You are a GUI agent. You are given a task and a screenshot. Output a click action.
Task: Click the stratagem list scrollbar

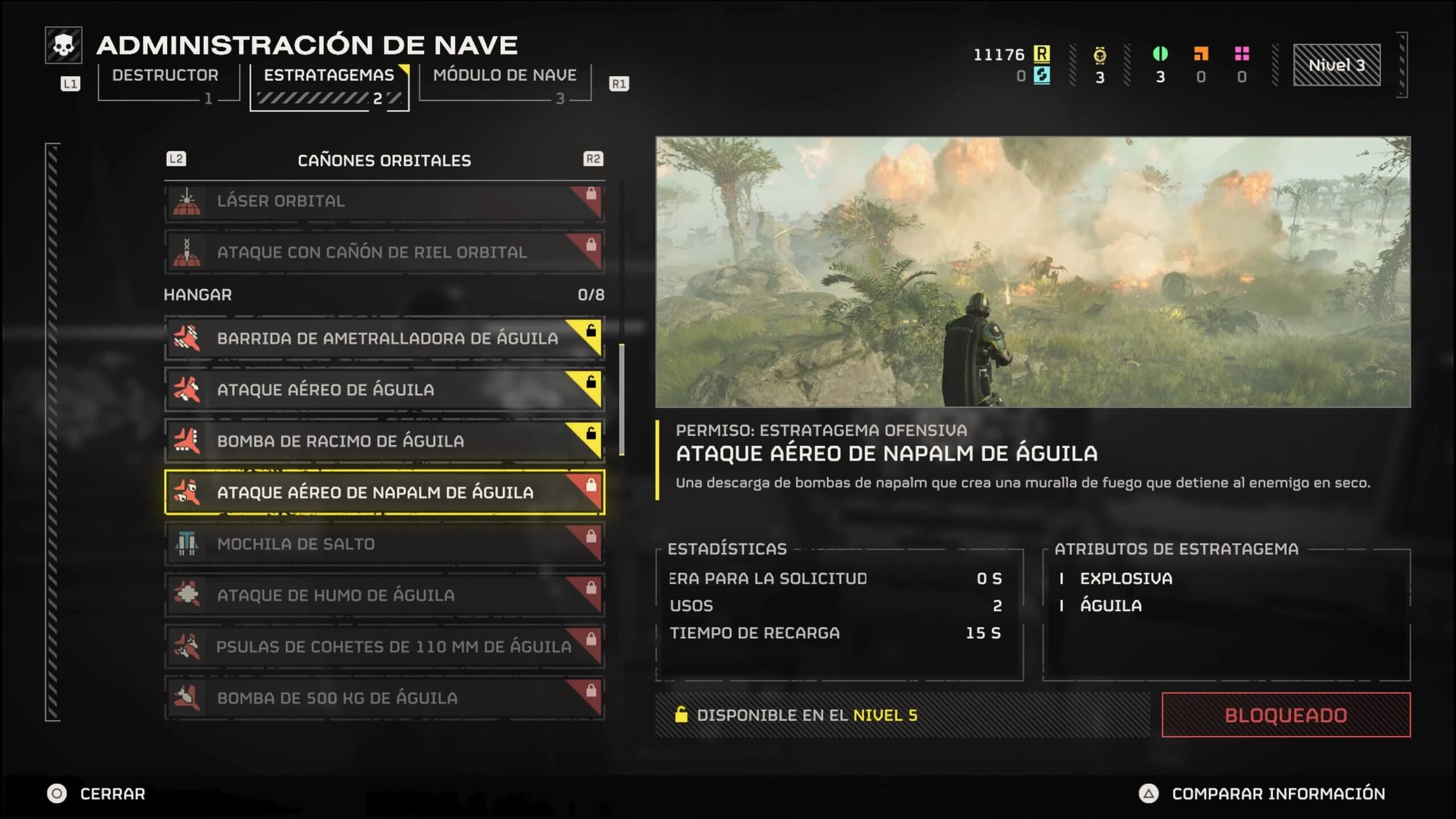coord(622,399)
